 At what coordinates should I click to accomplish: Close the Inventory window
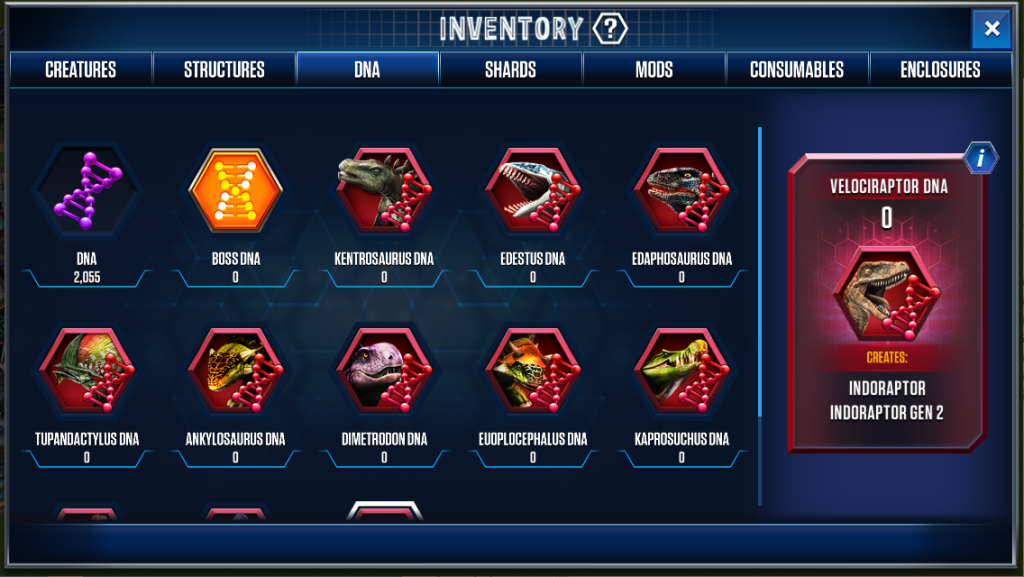click(991, 29)
